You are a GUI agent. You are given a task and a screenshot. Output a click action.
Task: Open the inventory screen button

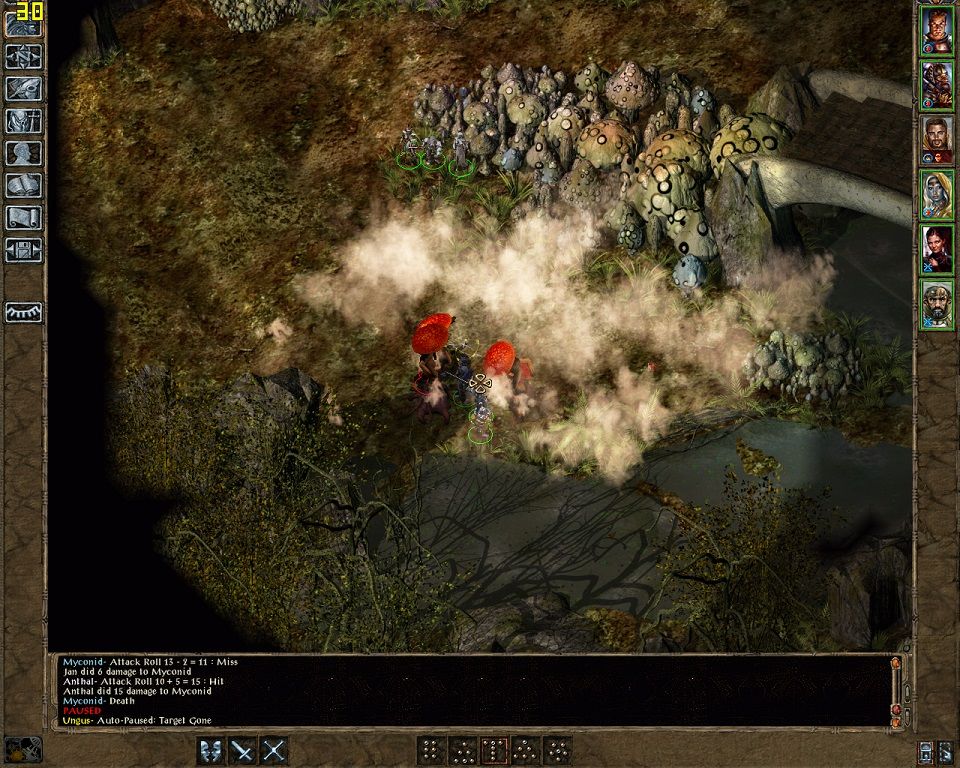click(24, 121)
